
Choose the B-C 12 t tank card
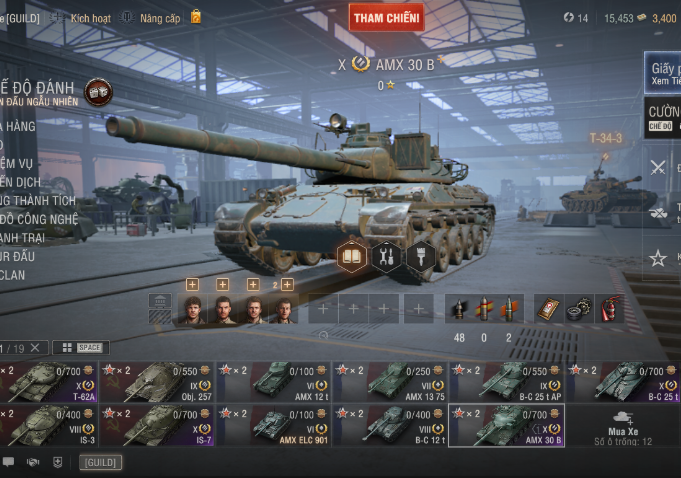pyautogui.click(x=390, y=424)
